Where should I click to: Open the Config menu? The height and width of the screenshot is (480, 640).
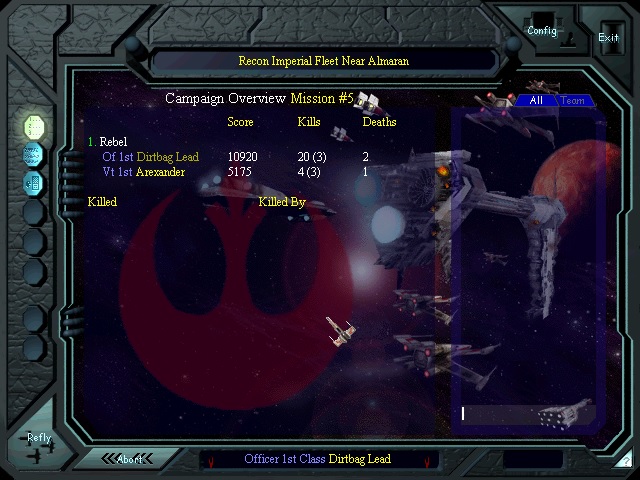coord(542,30)
